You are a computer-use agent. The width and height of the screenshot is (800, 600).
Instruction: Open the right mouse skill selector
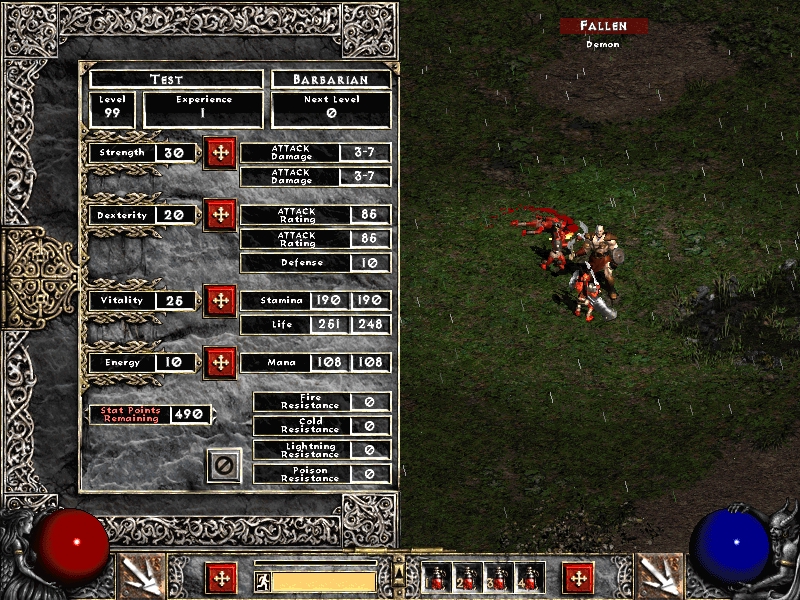coord(658,575)
